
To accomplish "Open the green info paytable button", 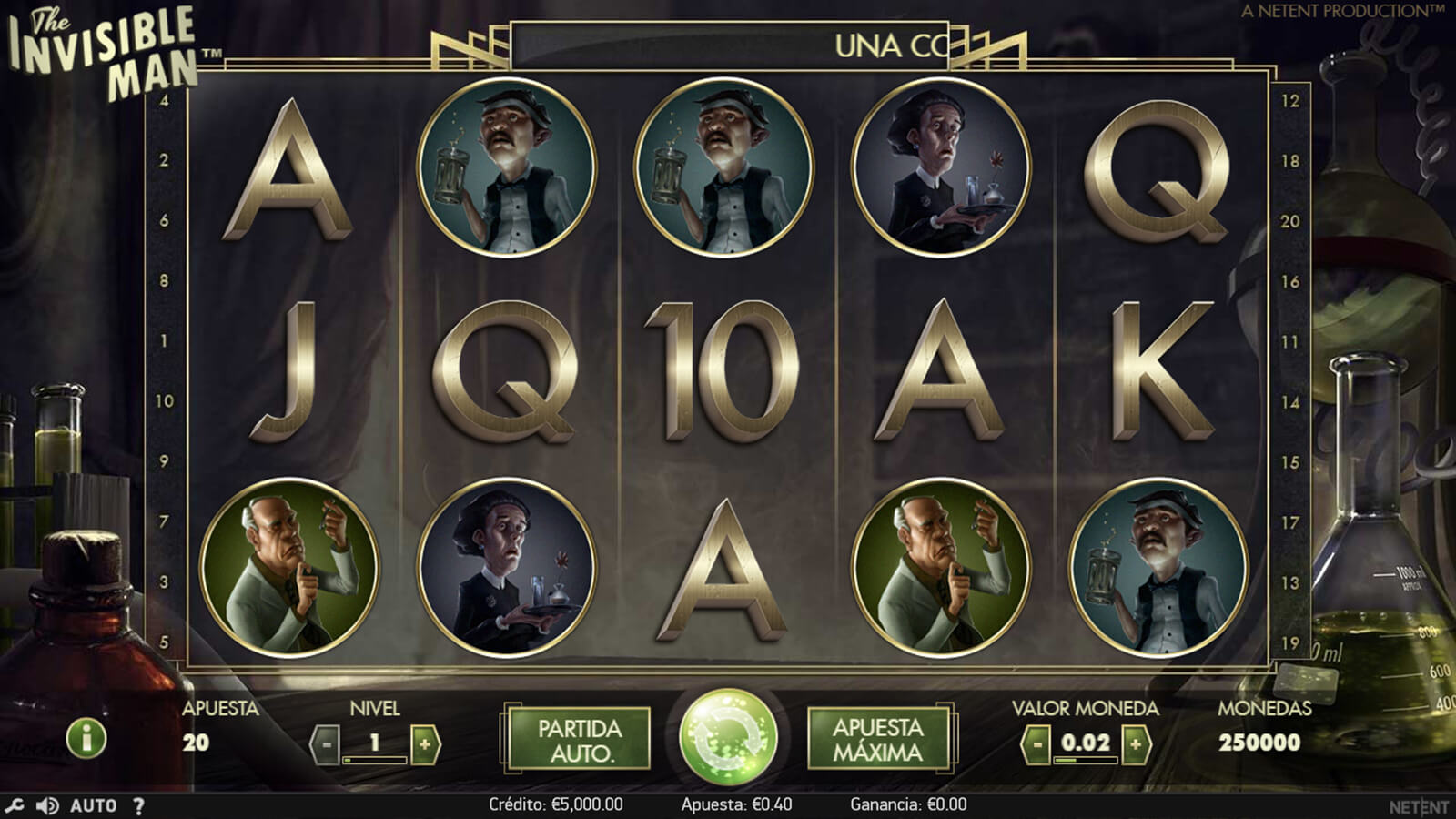I will pyautogui.click(x=86, y=738).
